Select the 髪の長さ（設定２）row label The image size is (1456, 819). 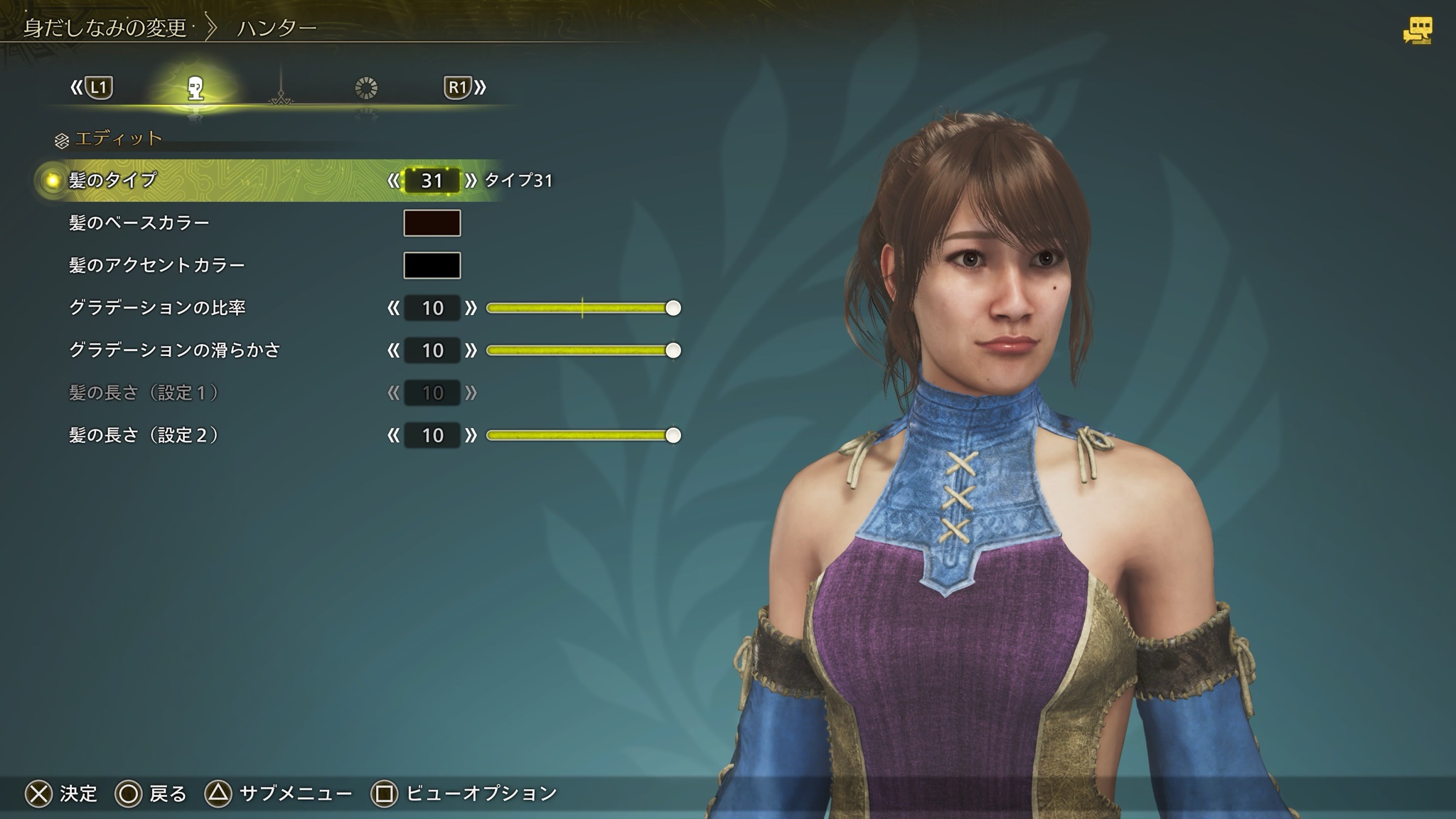(x=144, y=435)
